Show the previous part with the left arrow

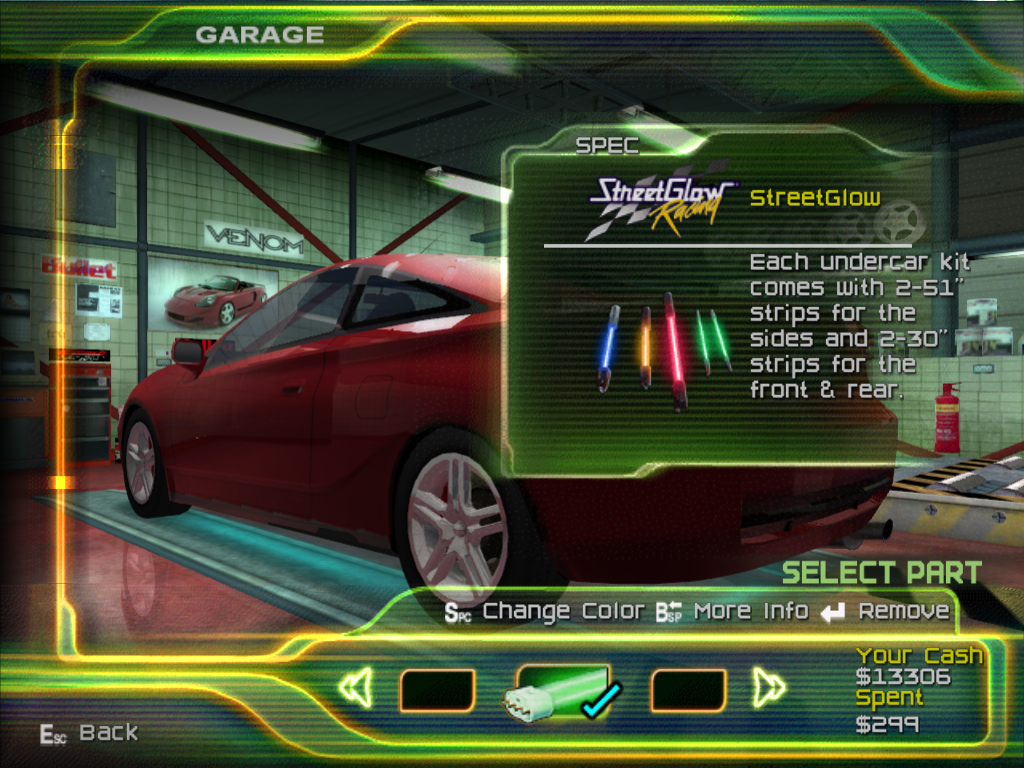pyautogui.click(x=356, y=688)
